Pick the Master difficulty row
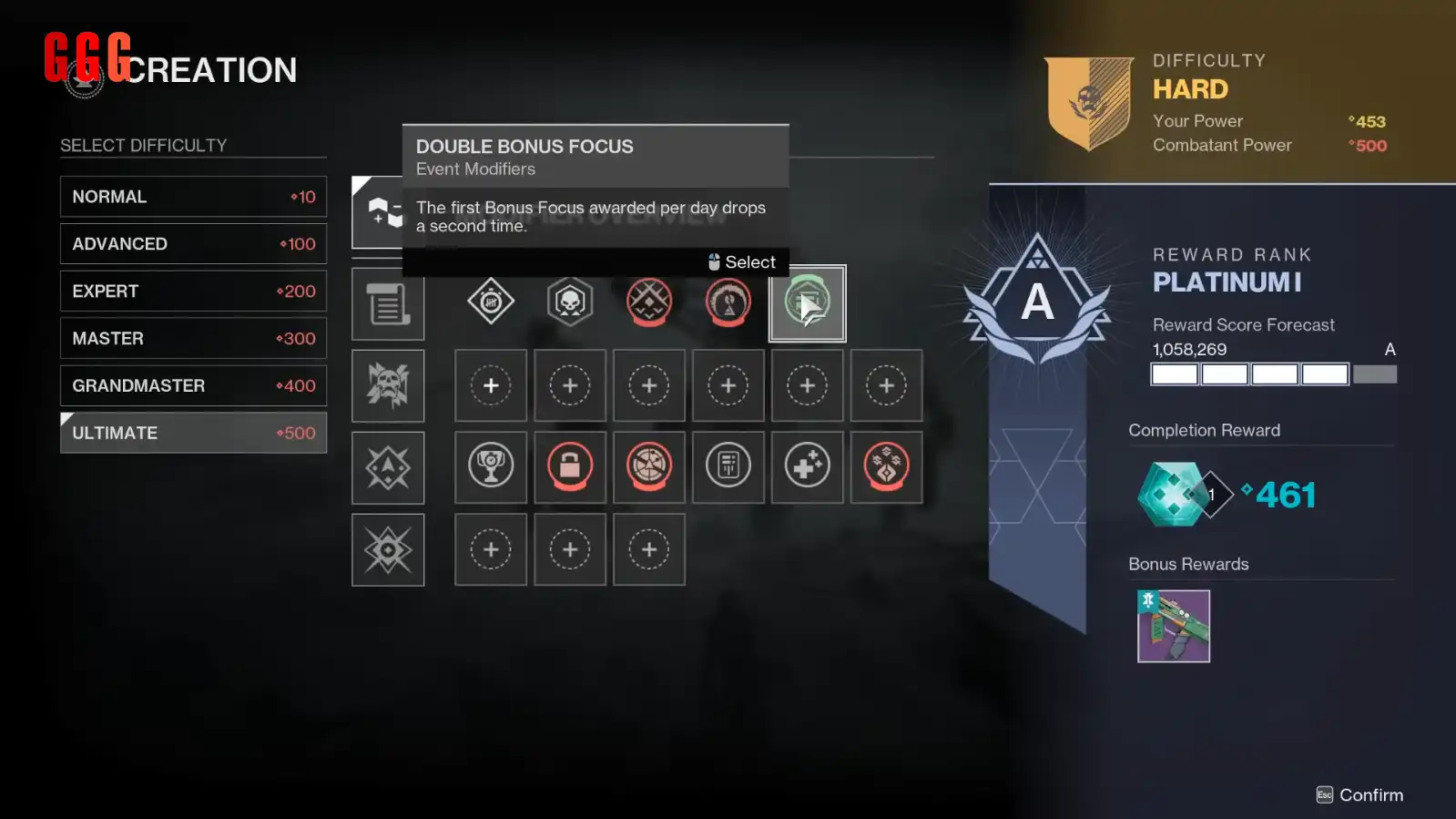Screen dimensions: 1456x819 click(x=193, y=339)
